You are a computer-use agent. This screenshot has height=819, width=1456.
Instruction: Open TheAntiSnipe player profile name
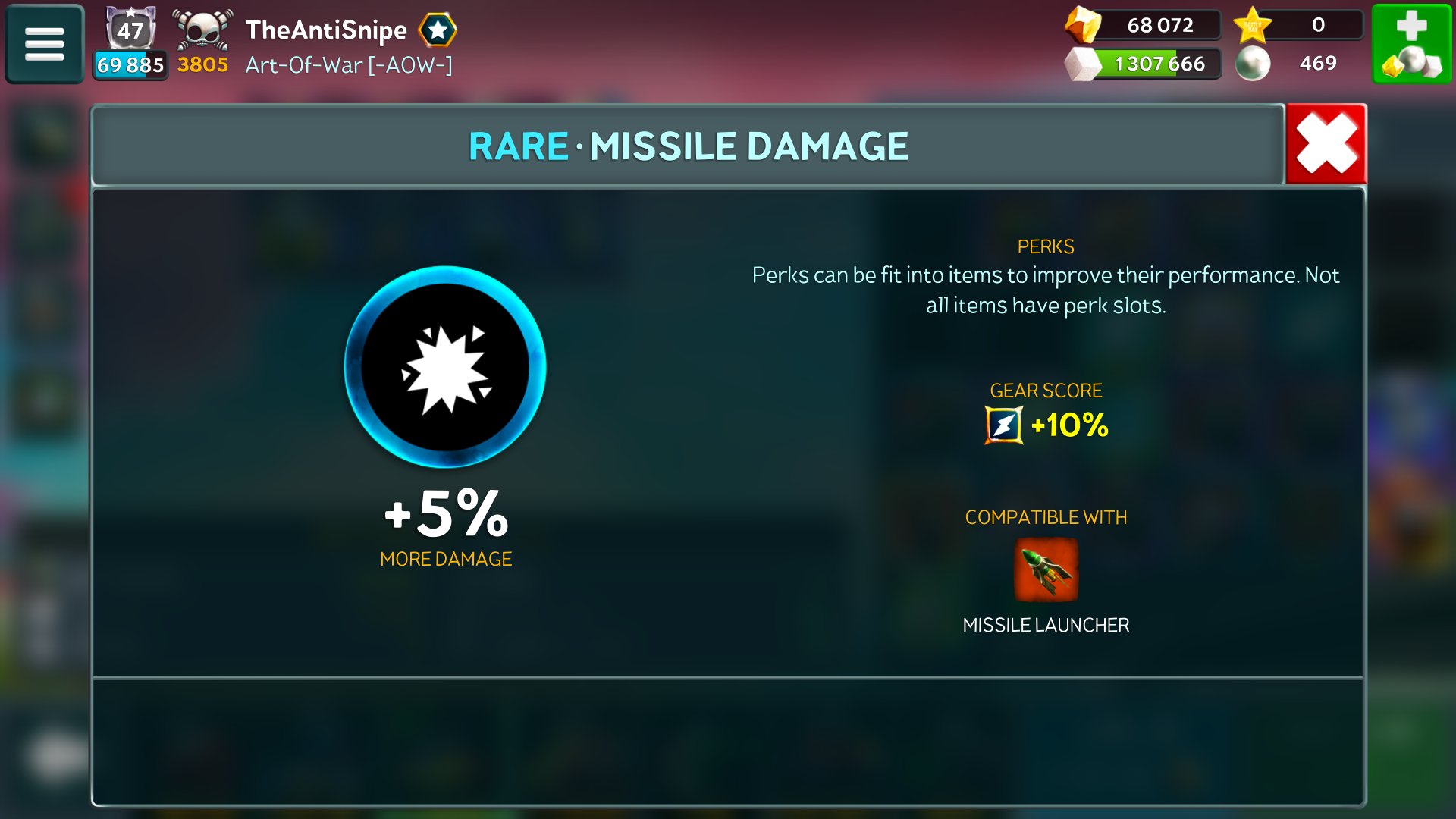326,30
